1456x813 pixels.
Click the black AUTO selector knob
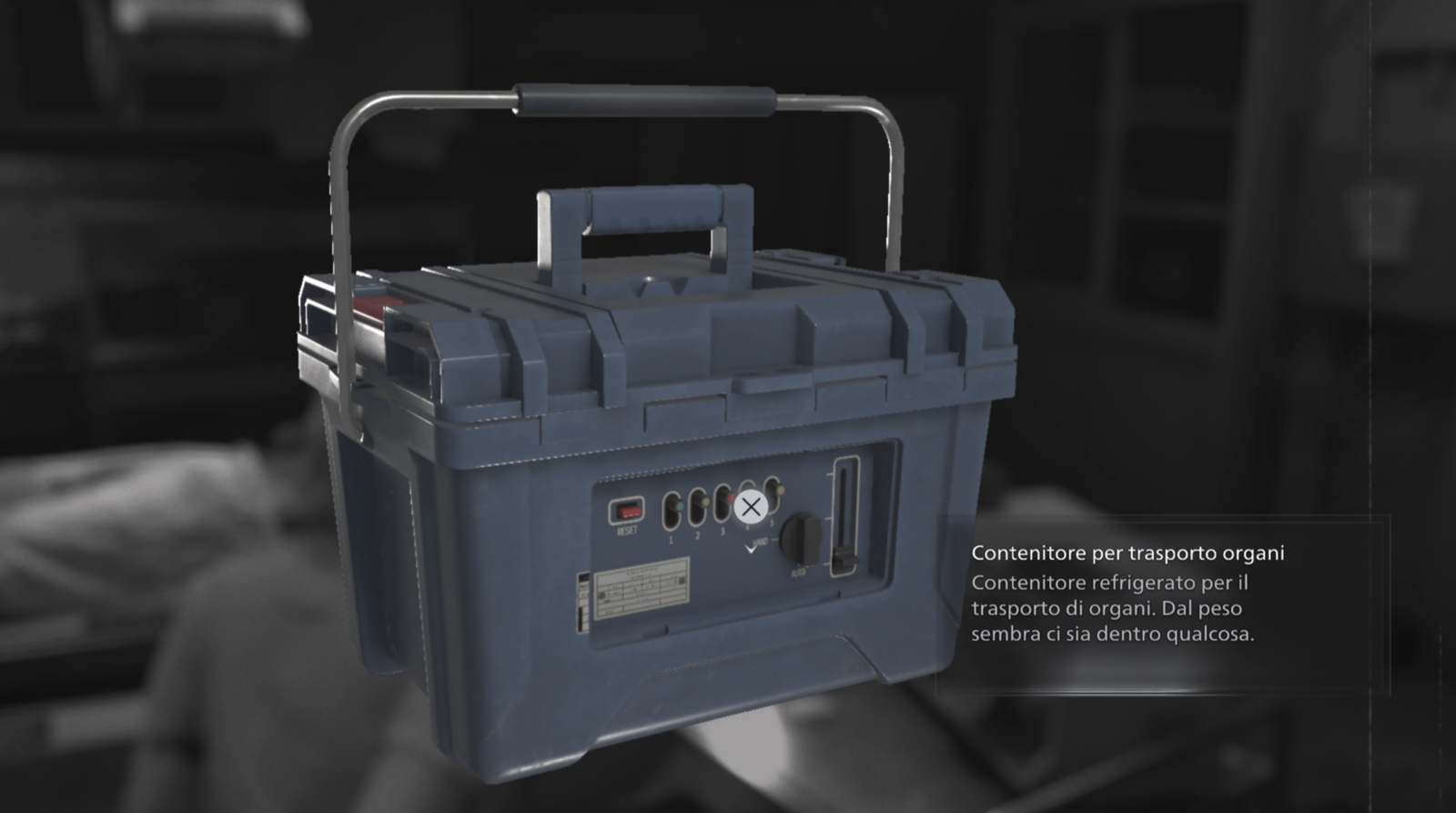pos(800,539)
